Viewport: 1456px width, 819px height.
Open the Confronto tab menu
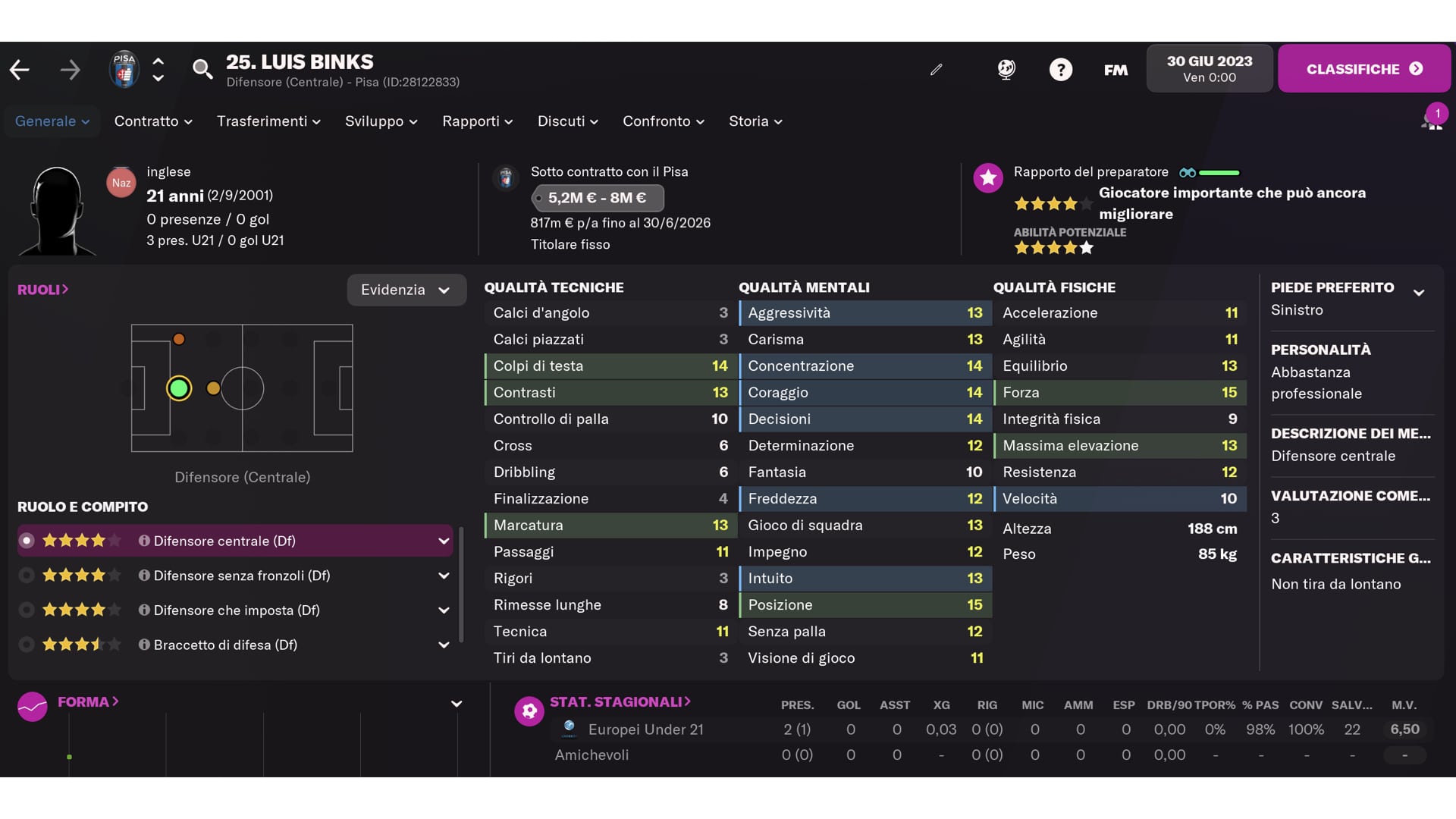tap(663, 121)
